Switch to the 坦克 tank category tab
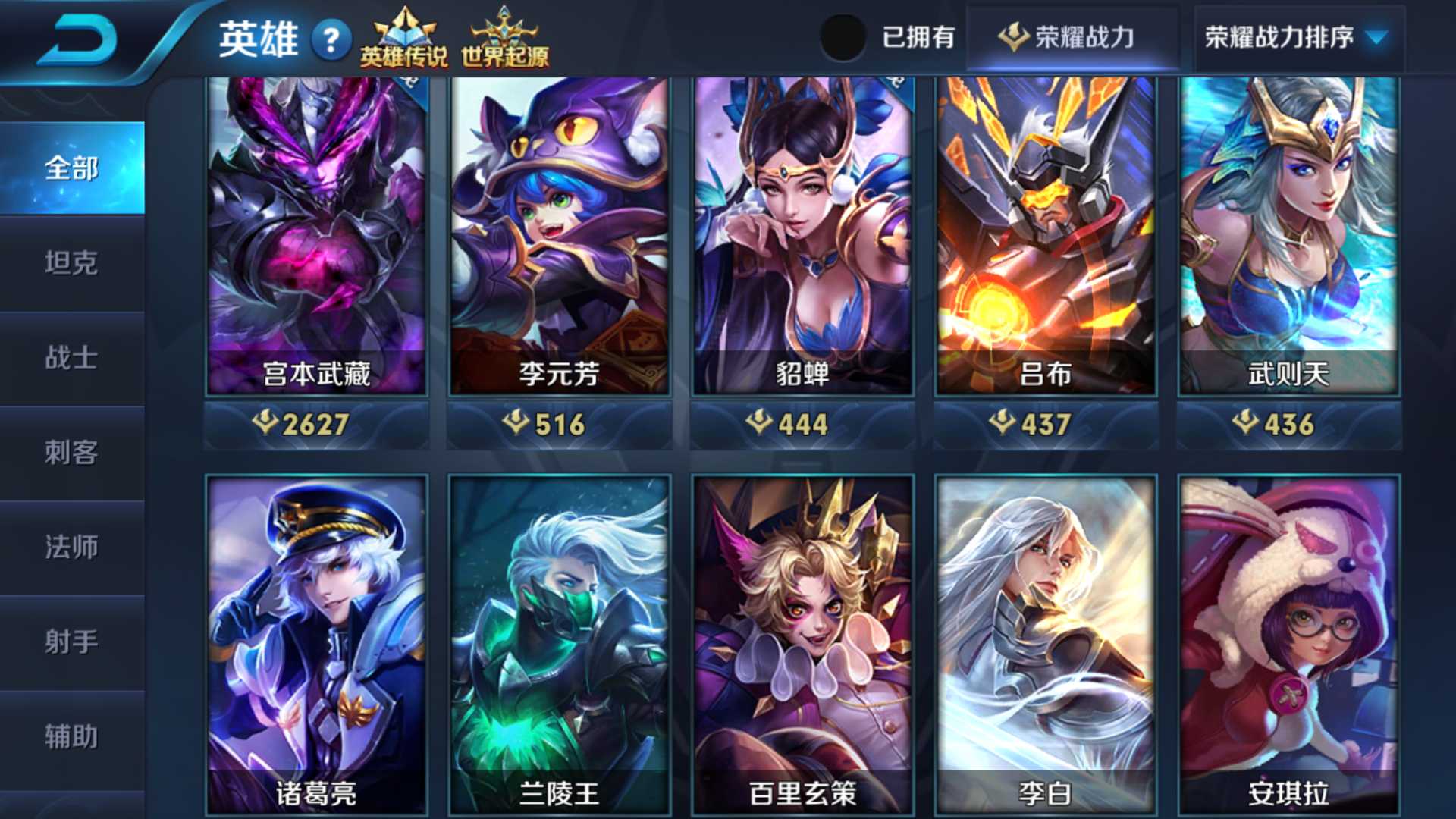 (x=73, y=265)
